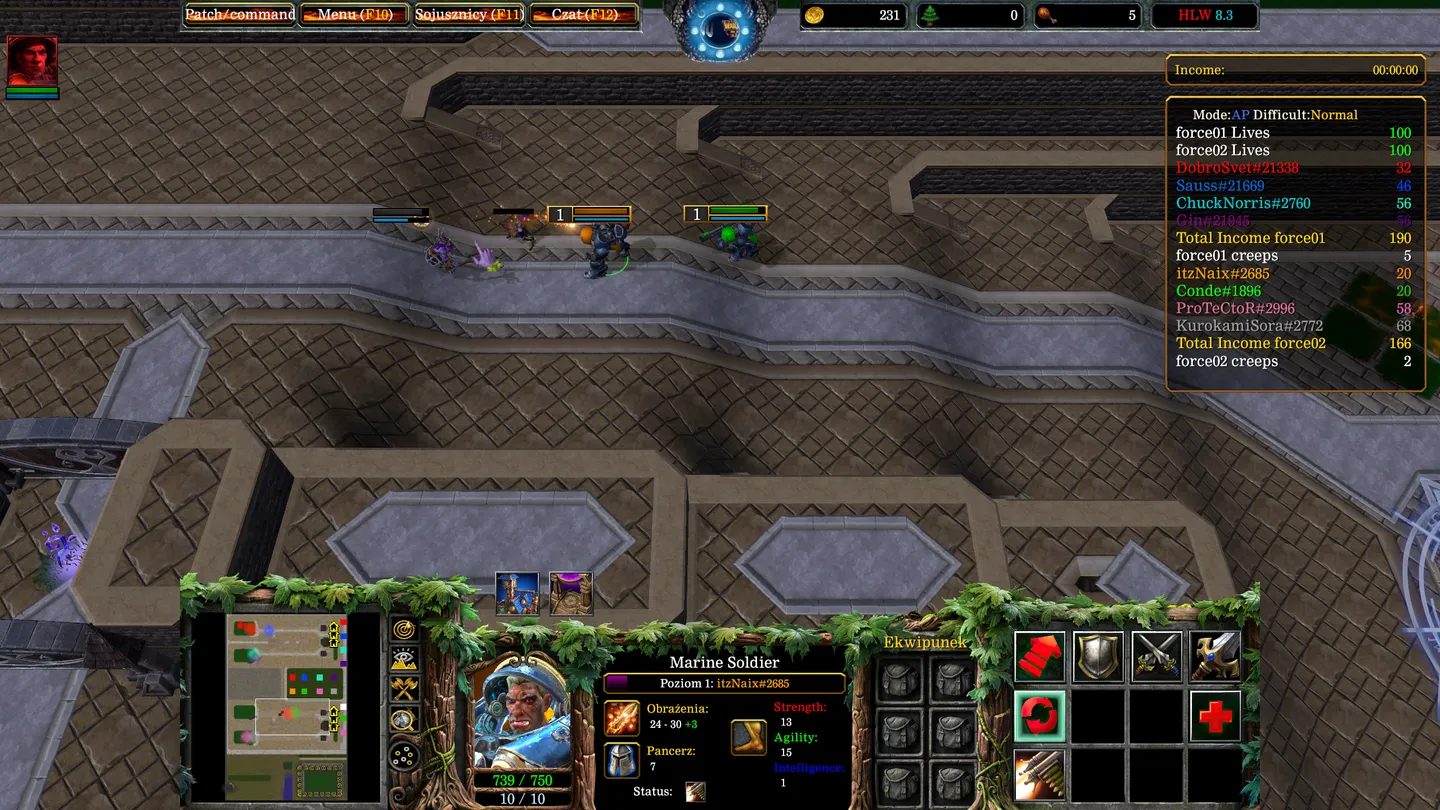Select the silver shield item

click(x=1096, y=656)
